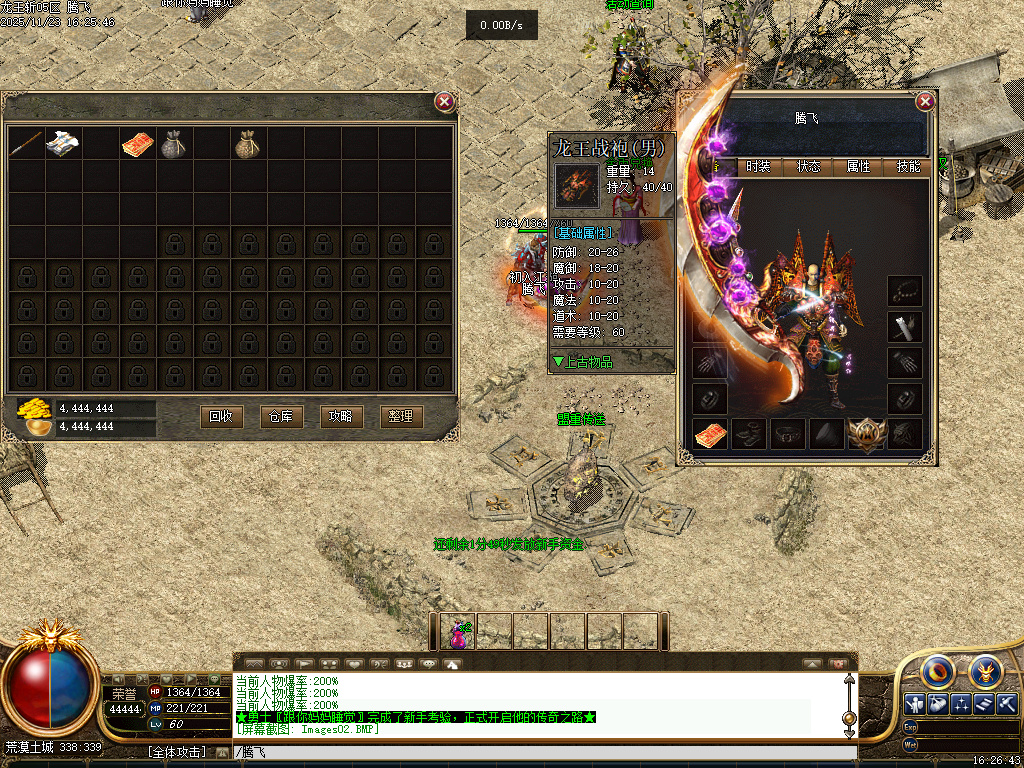This screenshot has width=1024, height=768.
Task: Open the 攻略 guide
Action: click(x=341, y=416)
